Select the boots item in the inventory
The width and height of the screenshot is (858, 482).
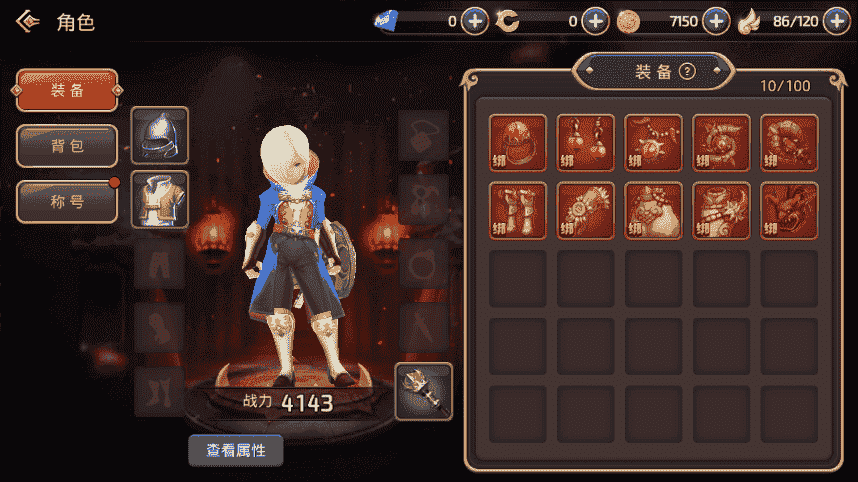(518, 211)
